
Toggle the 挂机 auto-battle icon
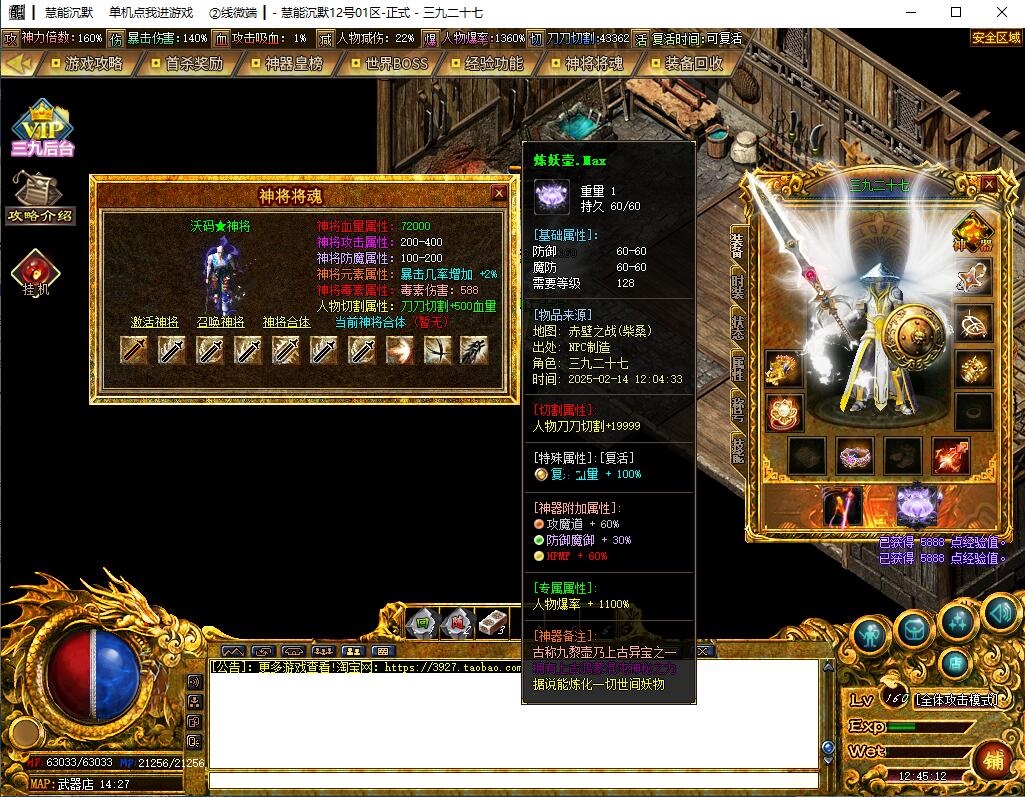tap(36, 273)
